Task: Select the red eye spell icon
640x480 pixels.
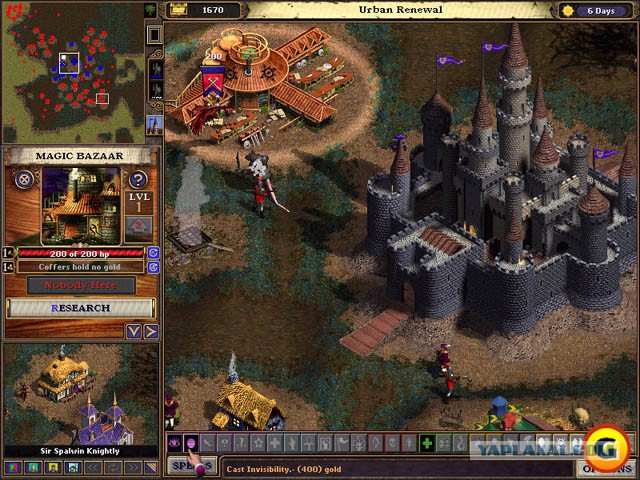Action: pyautogui.click(x=173, y=443)
